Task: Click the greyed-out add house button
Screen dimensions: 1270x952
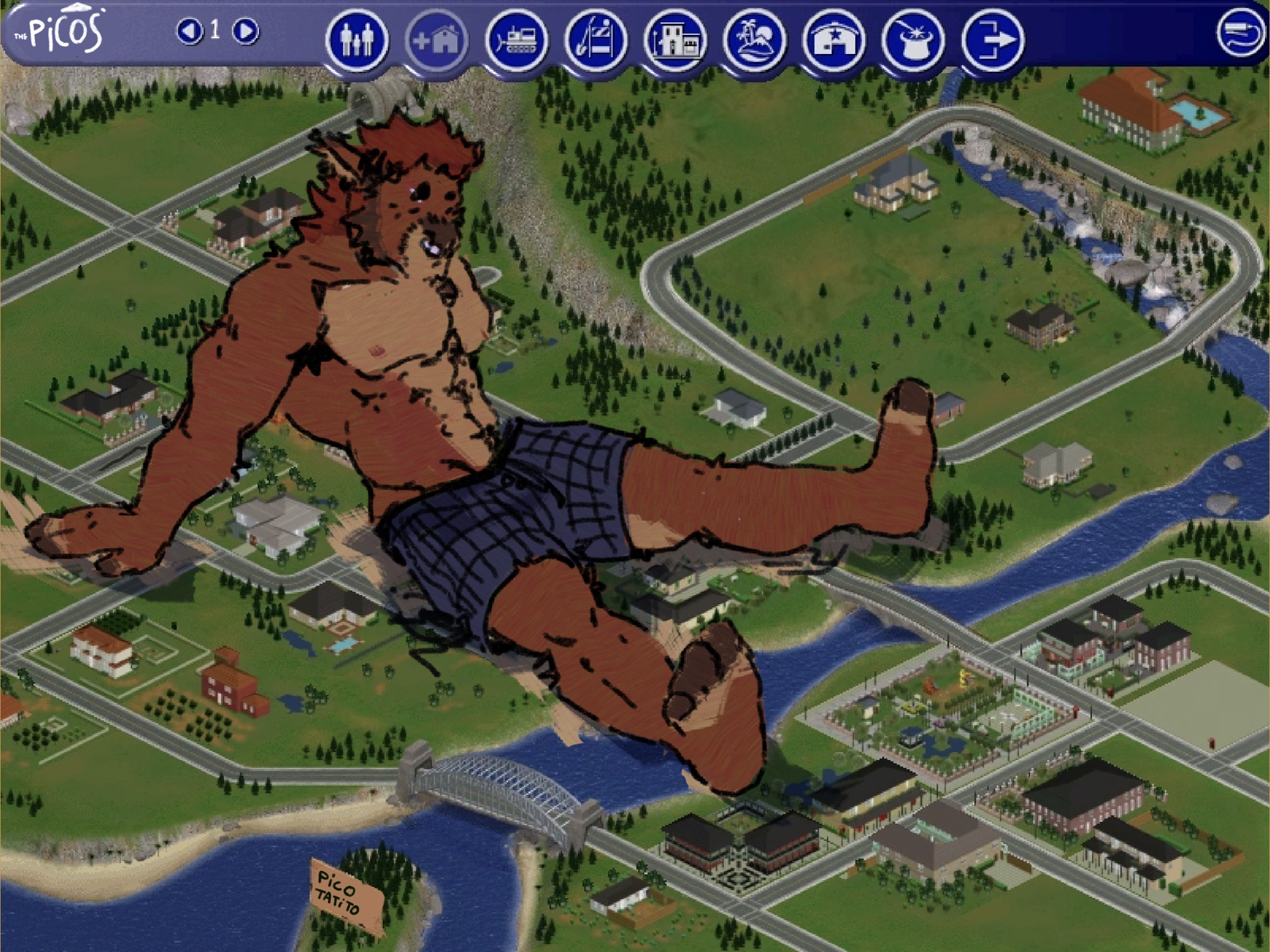Action: click(x=436, y=41)
